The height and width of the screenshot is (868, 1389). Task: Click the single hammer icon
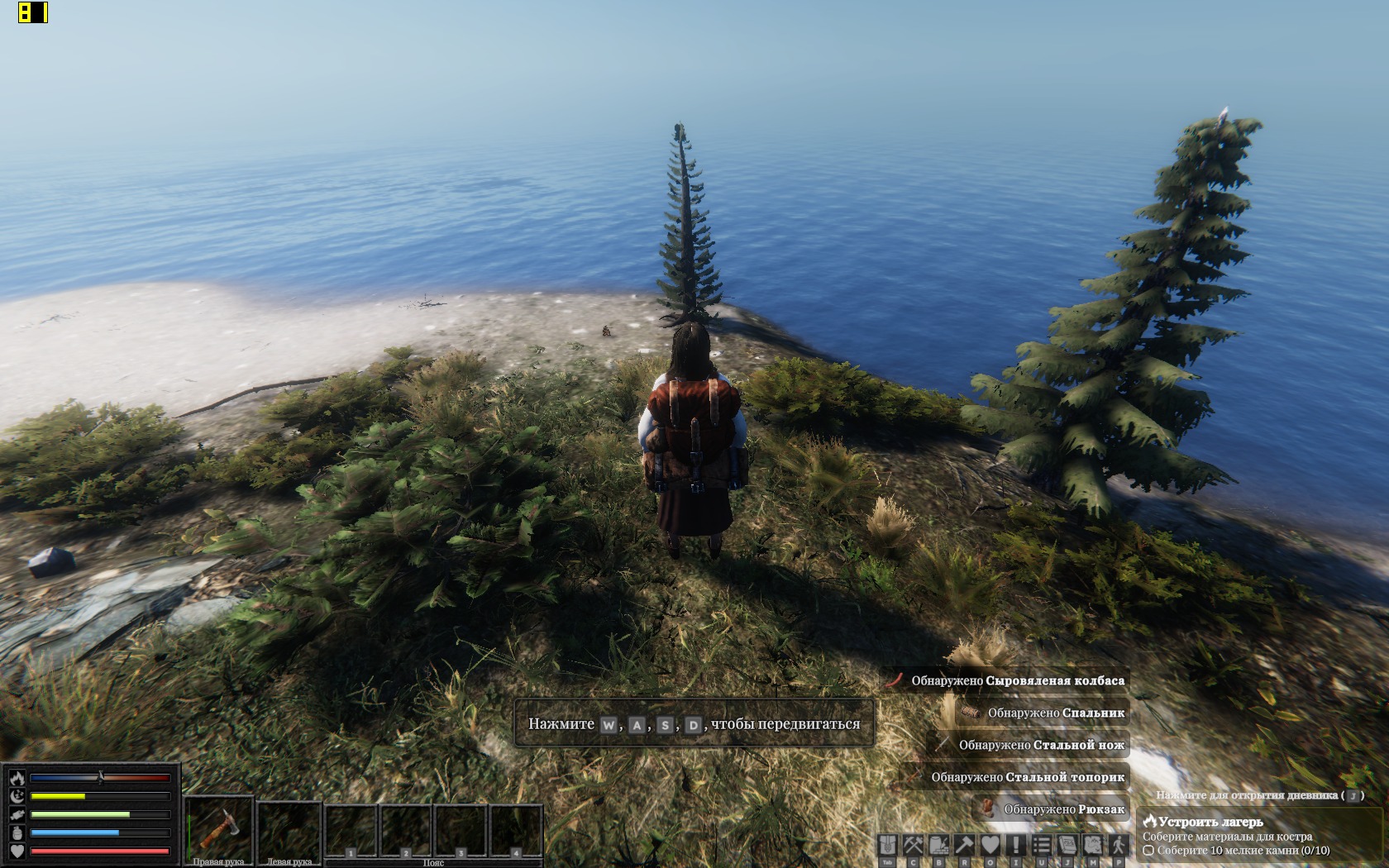click(965, 845)
